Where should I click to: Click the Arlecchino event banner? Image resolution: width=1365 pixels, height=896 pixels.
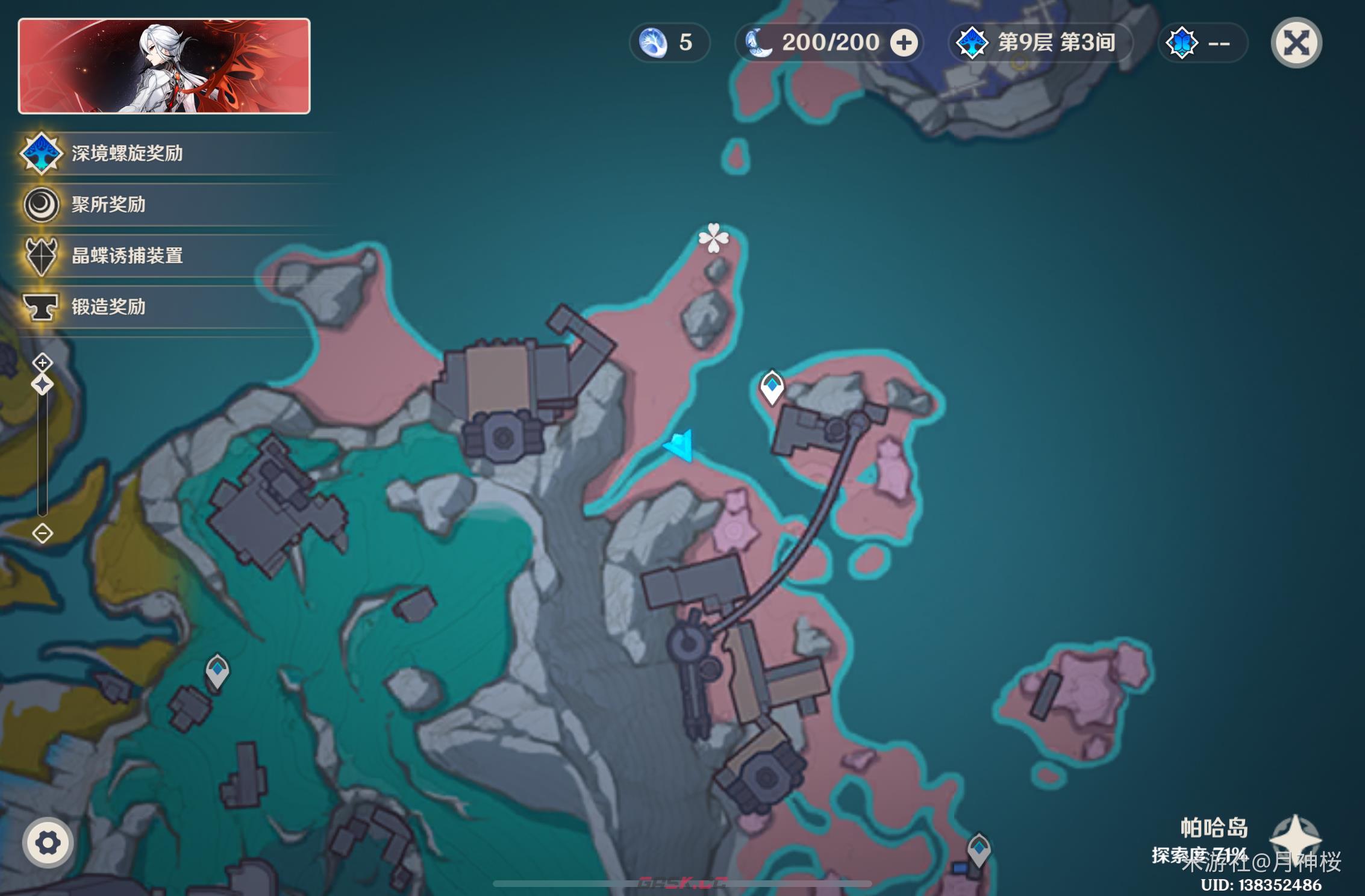164,66
